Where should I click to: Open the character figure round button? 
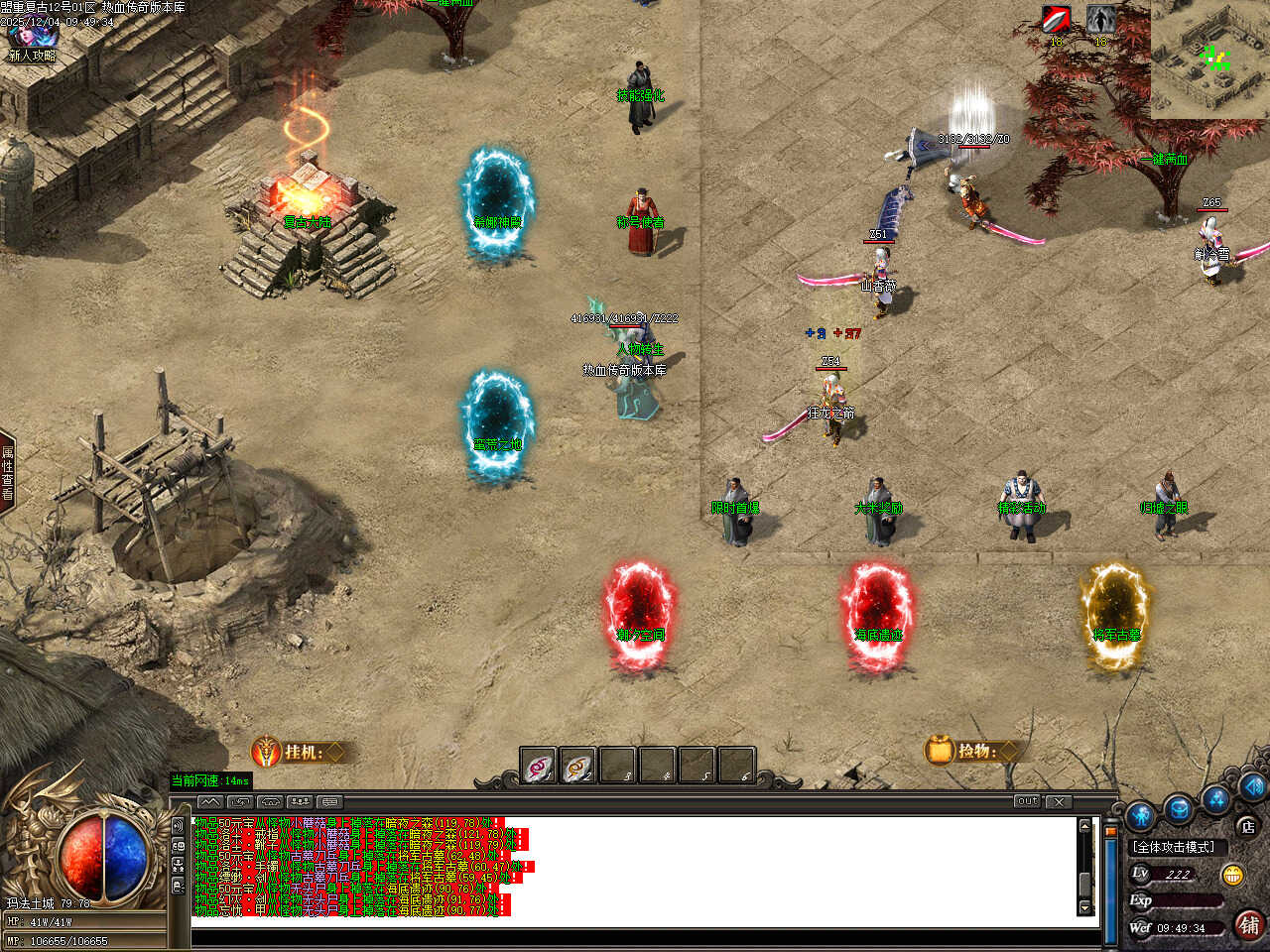pos(1141,816)
